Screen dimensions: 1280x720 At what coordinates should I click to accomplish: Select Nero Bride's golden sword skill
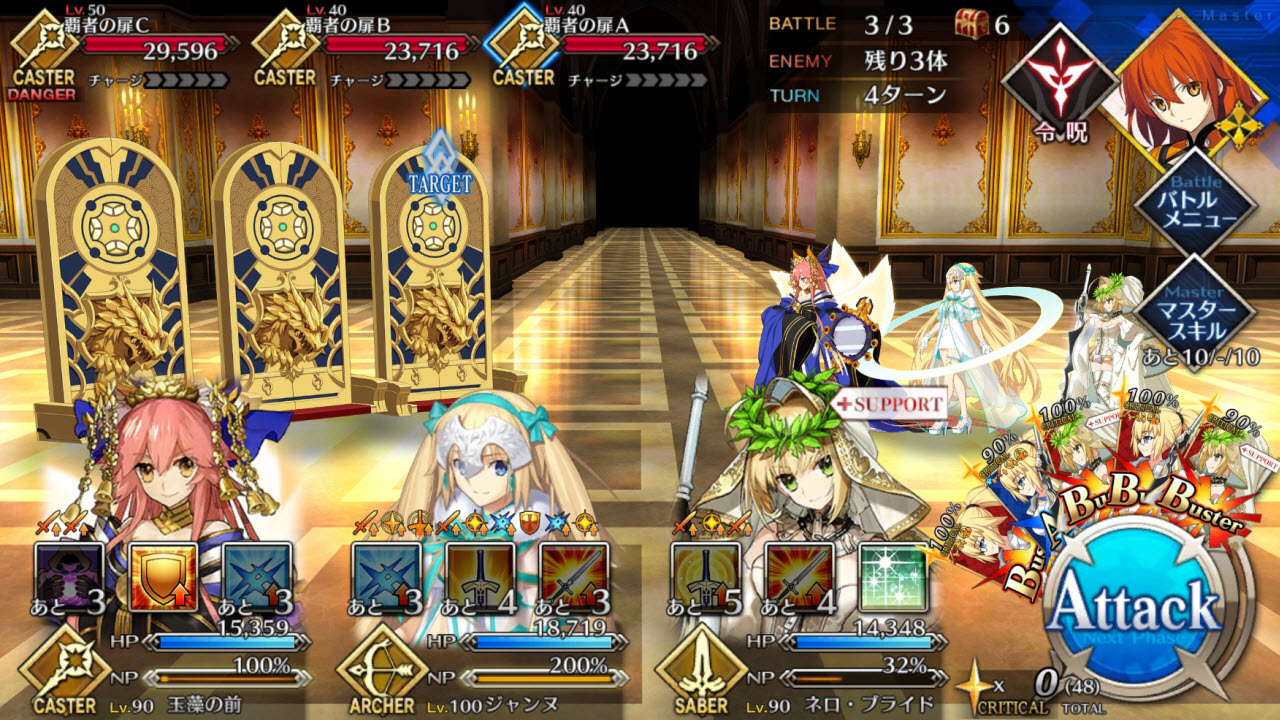[706, 577]
